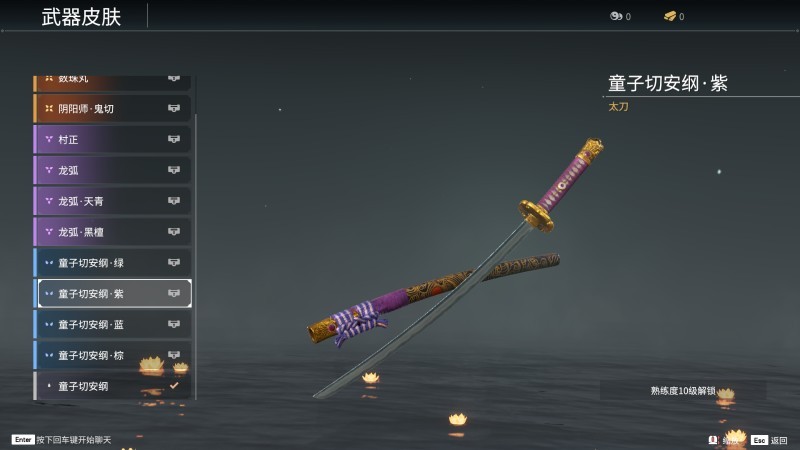Select the 龙弧·天青 skin
The image size is (800, 450).
point(112,201)
